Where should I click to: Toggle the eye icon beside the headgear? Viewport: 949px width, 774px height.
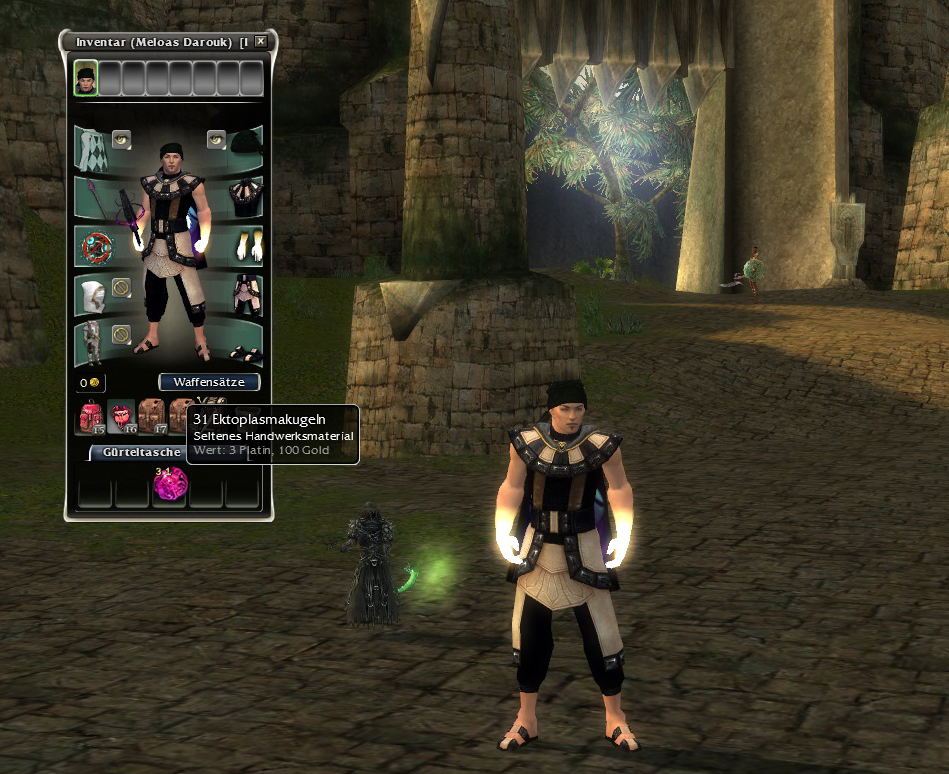click(x=216, y=139)
